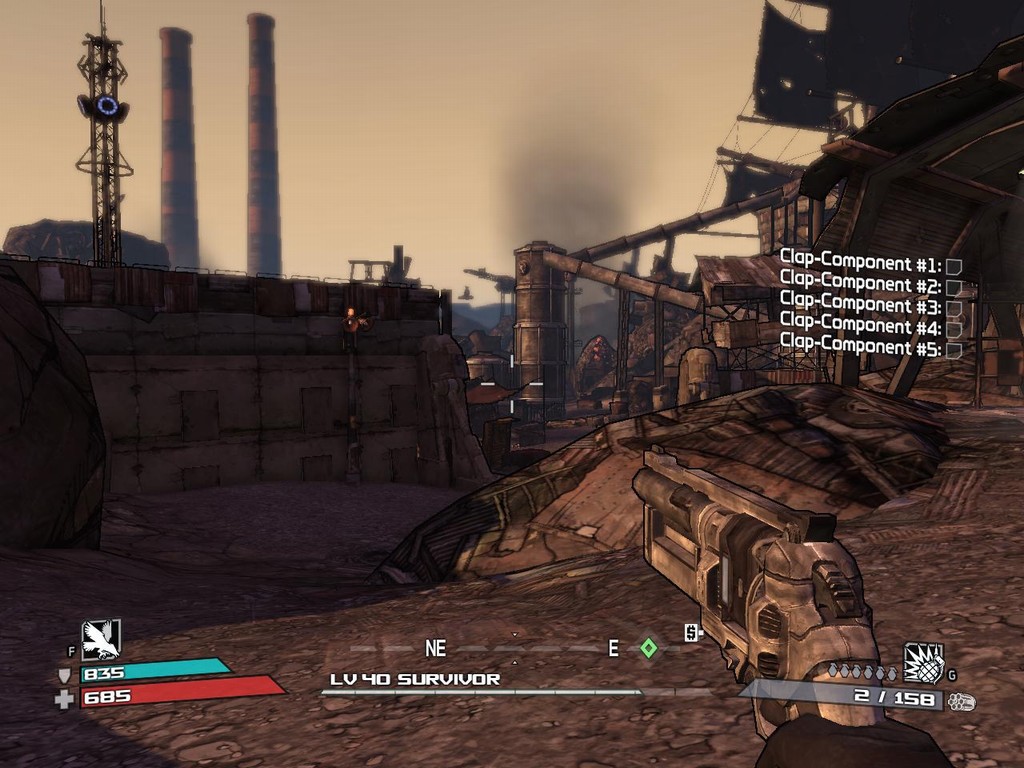The height and width of the screenshot is (768, 1024).
Task: Select the dollar-sign vendor marker on the compass
Action: tap(691, 632)
